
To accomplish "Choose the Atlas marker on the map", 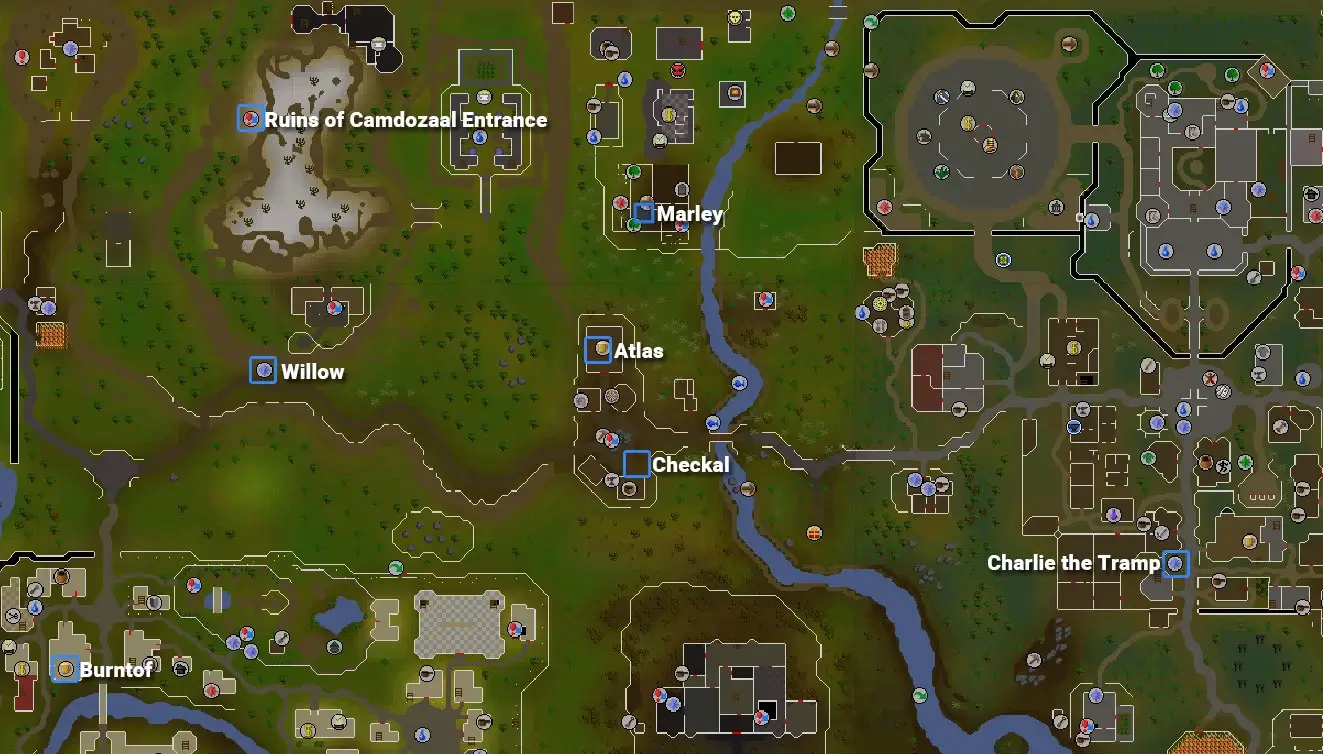I will tap(598, 349).
